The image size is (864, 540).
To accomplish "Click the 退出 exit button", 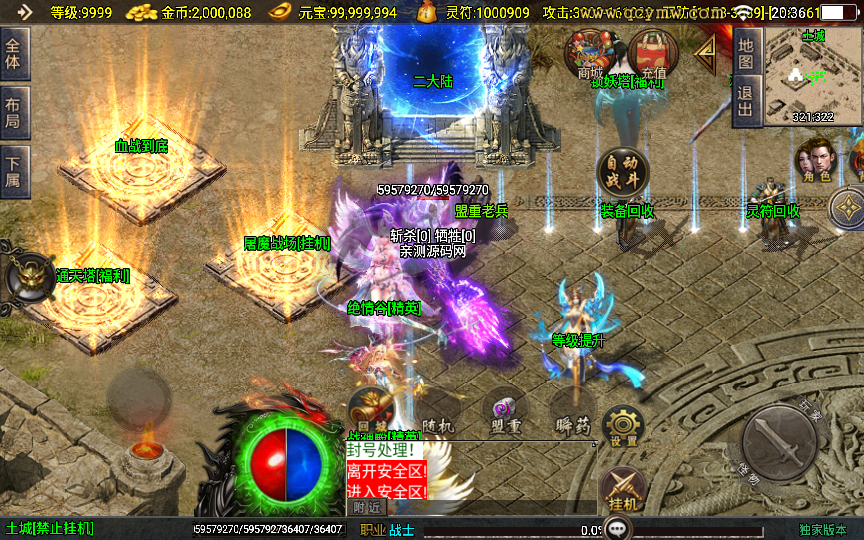I will [746, 103].
